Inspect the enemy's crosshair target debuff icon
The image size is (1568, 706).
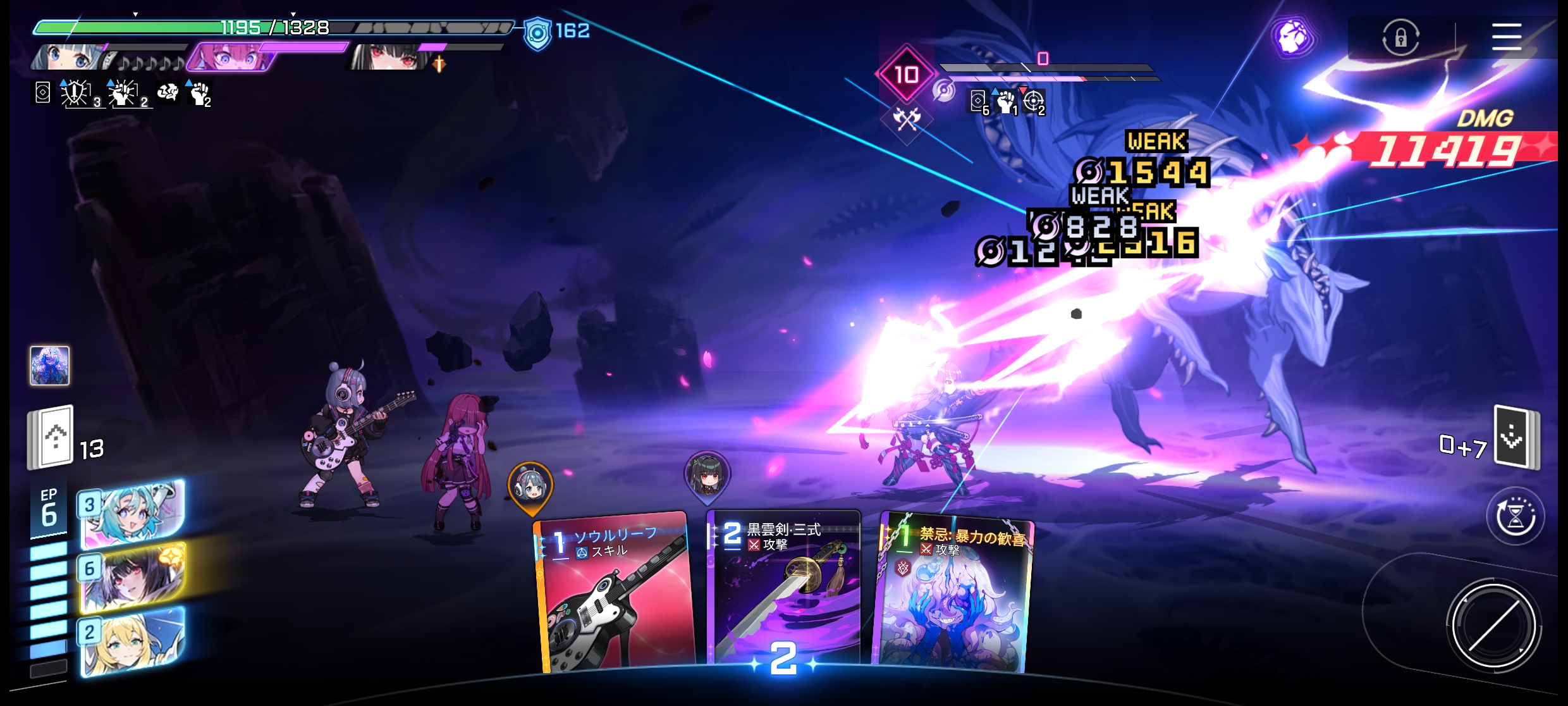click(1034, 101)
